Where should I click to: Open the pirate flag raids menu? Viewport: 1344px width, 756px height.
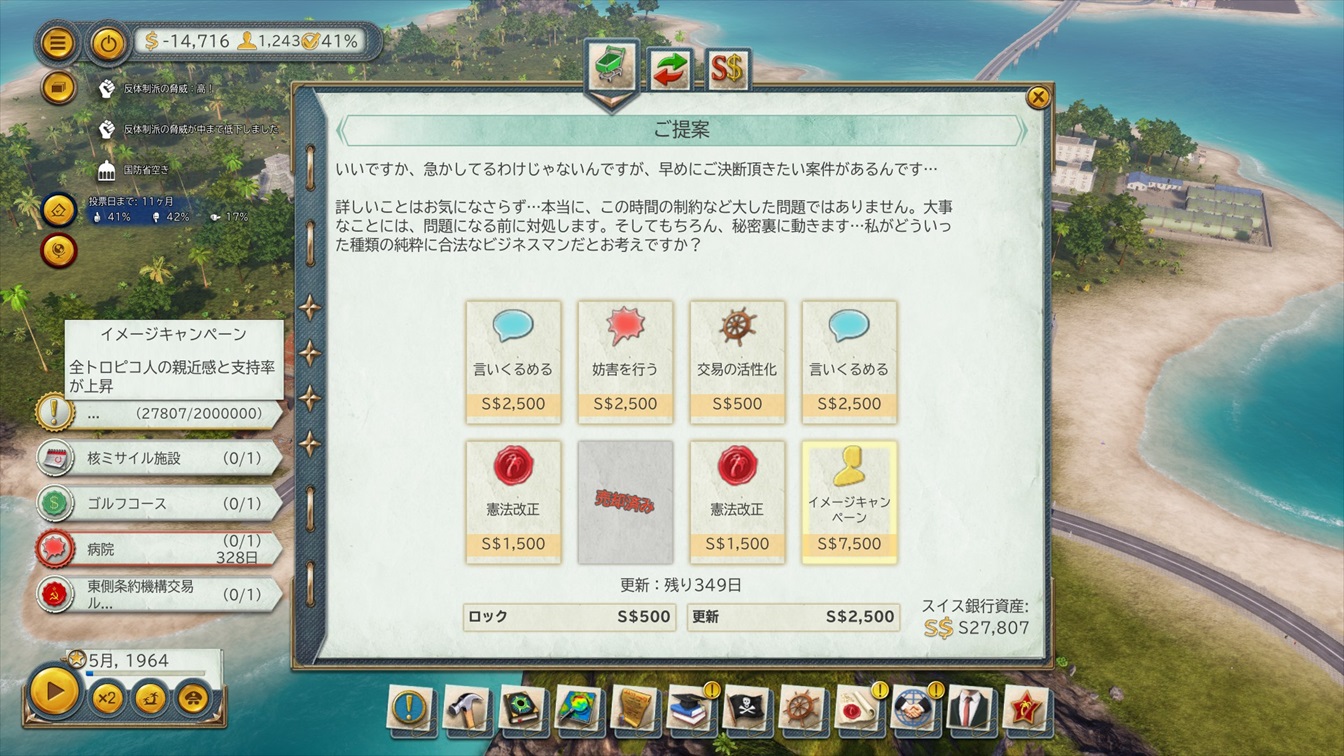coord(745,708)
